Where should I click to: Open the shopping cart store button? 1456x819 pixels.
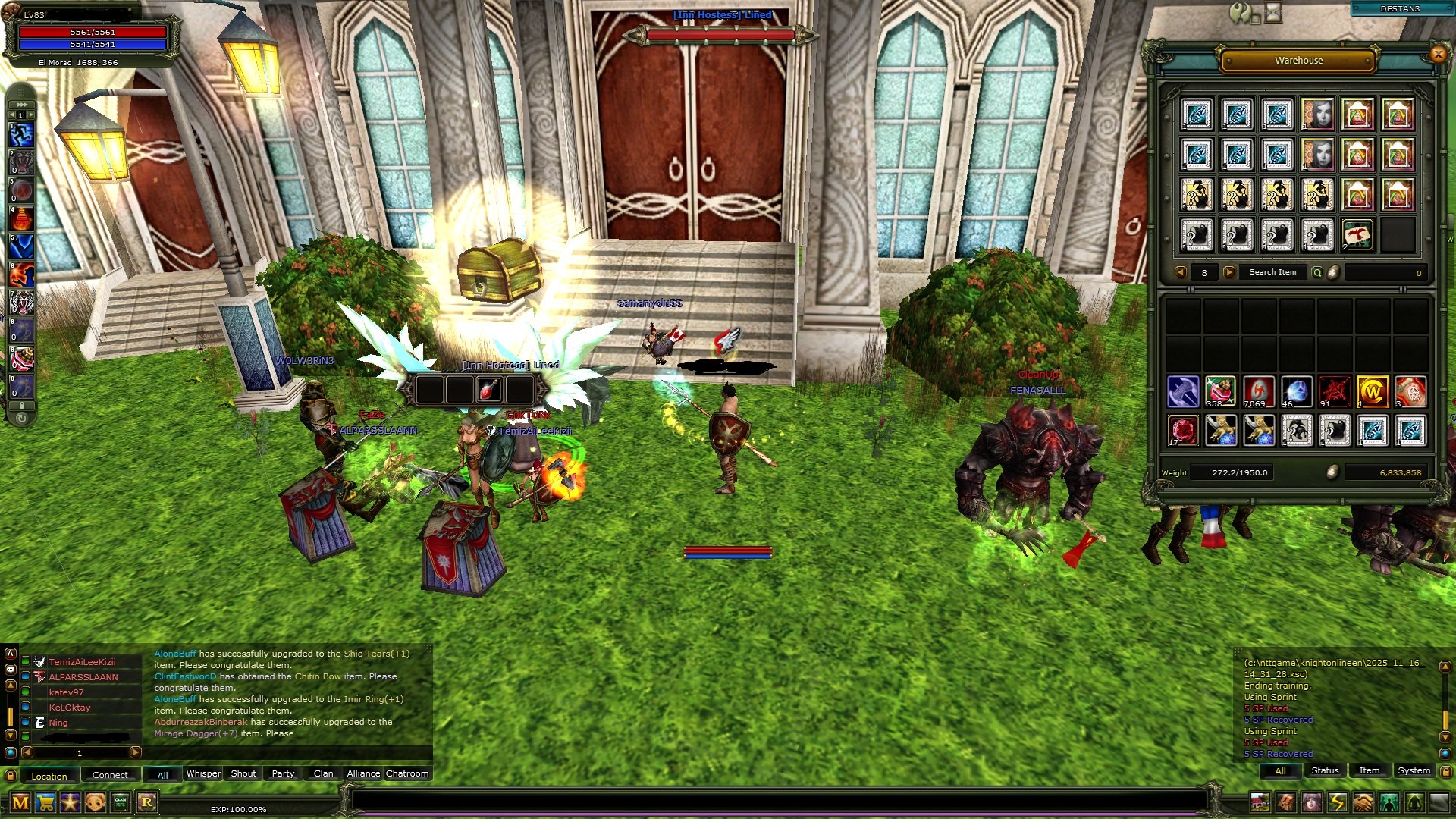pyautogui.click(x=45, y=802)
